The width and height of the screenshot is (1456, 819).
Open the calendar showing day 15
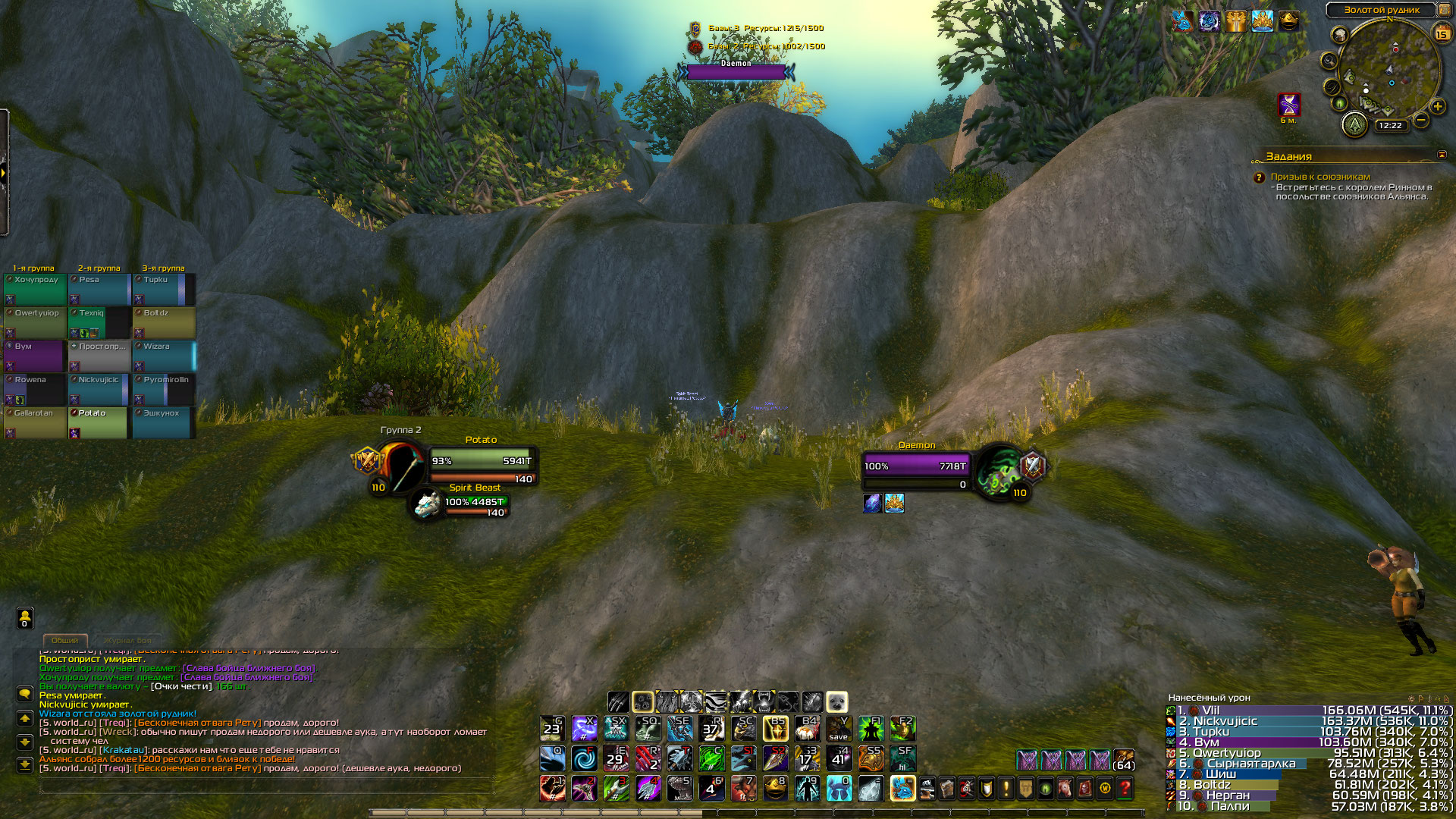(x=1442, y=33)
